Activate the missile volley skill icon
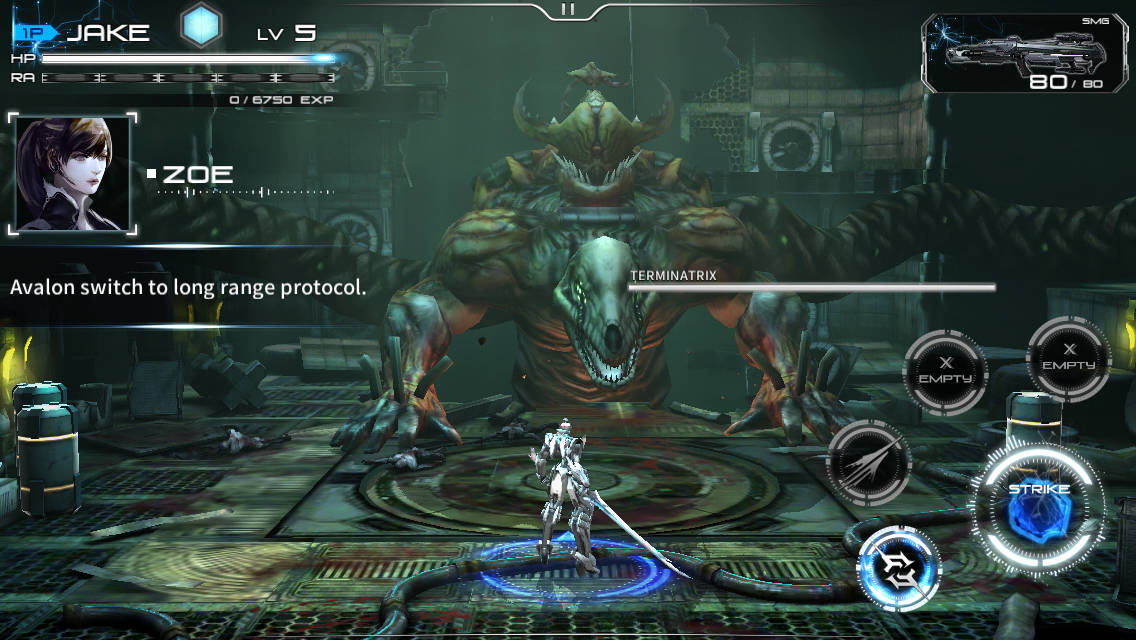The width and height of the screenshot is (1136, 640). [870, 463]
